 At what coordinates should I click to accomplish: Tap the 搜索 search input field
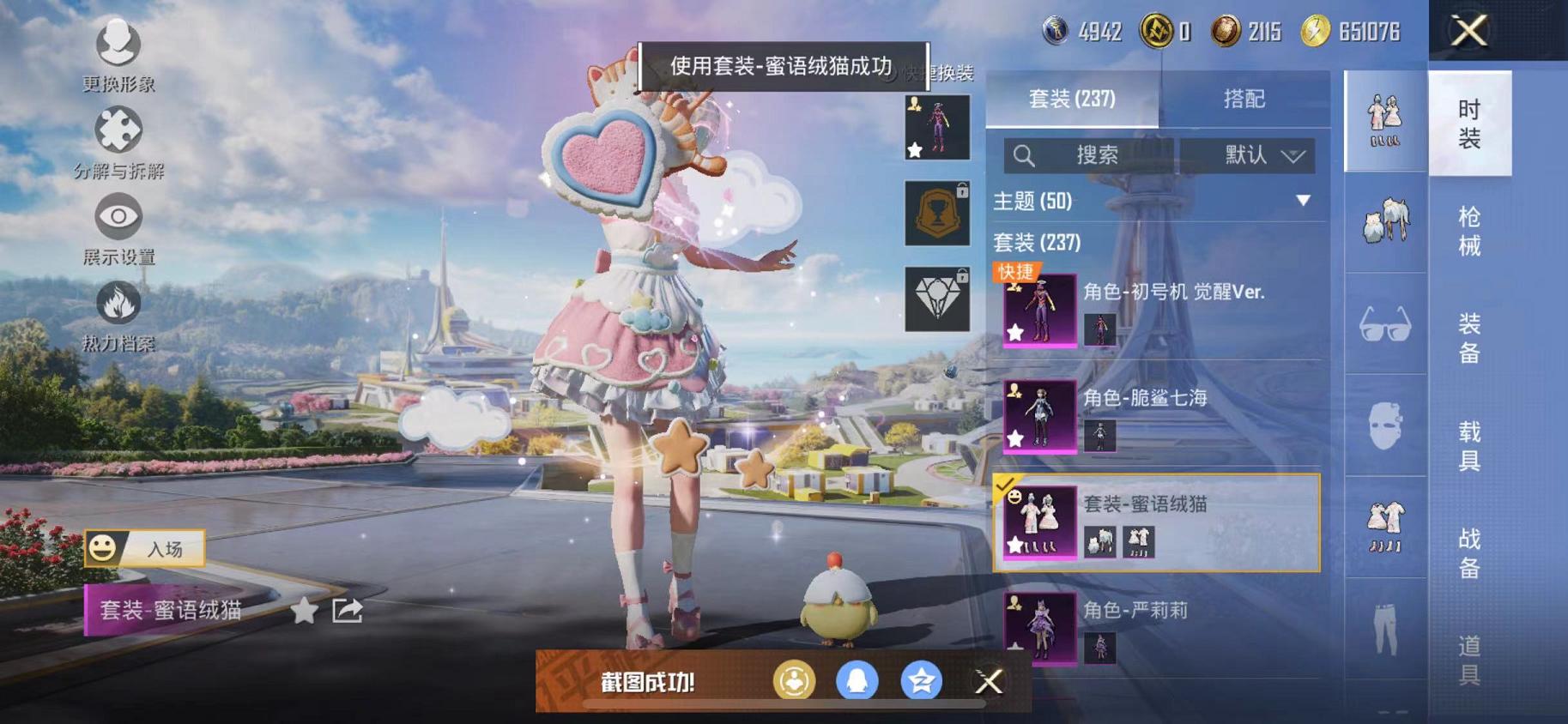(1099, 156)
